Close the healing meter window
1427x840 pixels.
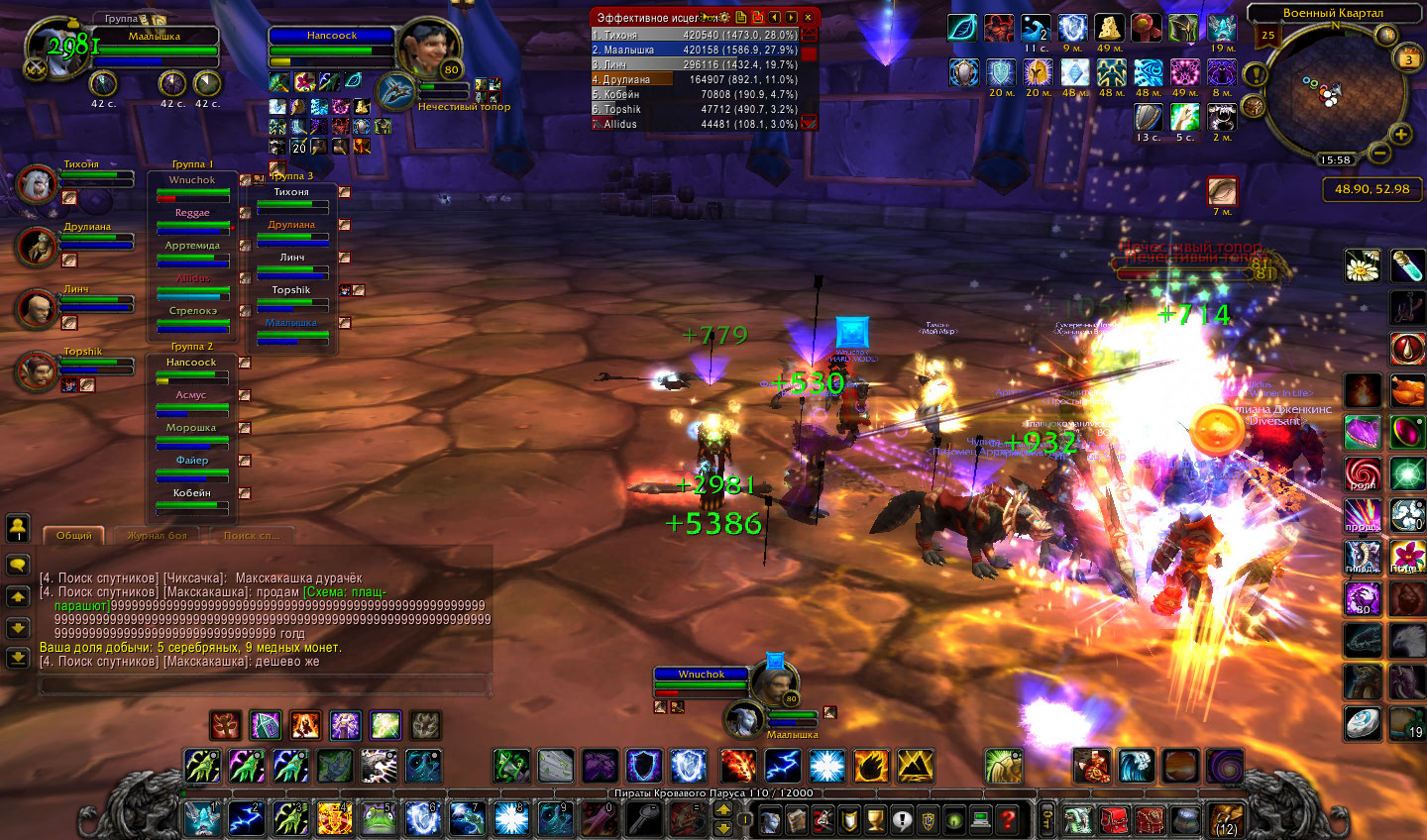tap(809, 17)
